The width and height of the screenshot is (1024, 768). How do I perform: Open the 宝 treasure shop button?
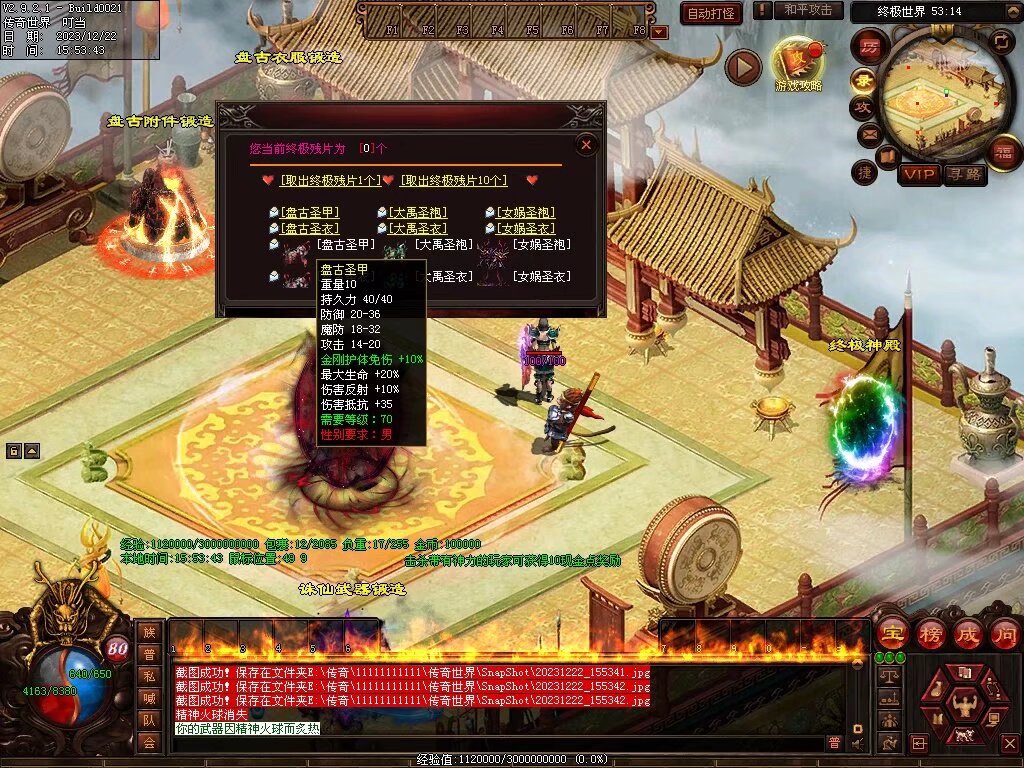click(x=891, y=633)
